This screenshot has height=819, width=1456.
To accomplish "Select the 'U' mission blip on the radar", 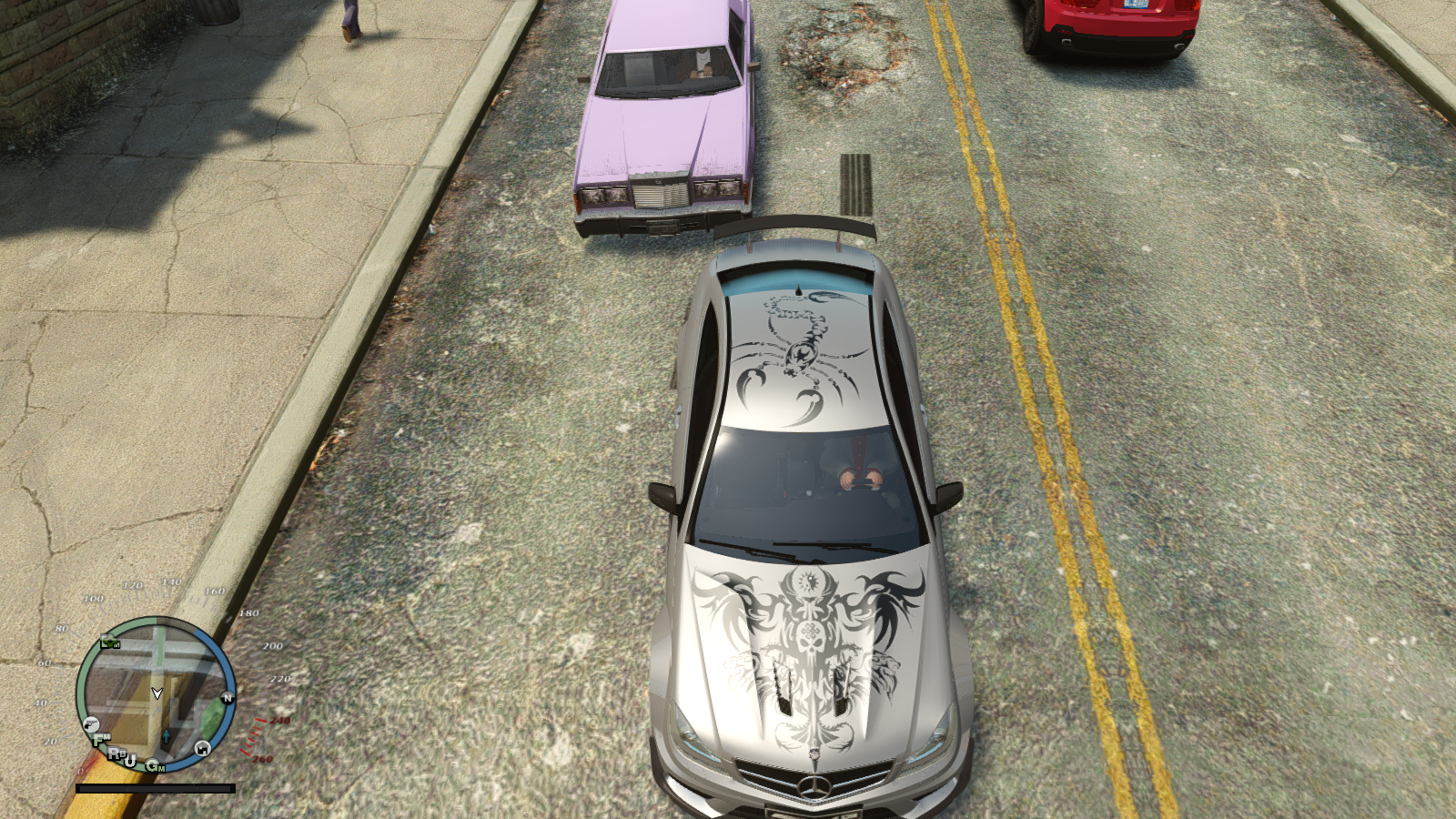I will 131,760.
